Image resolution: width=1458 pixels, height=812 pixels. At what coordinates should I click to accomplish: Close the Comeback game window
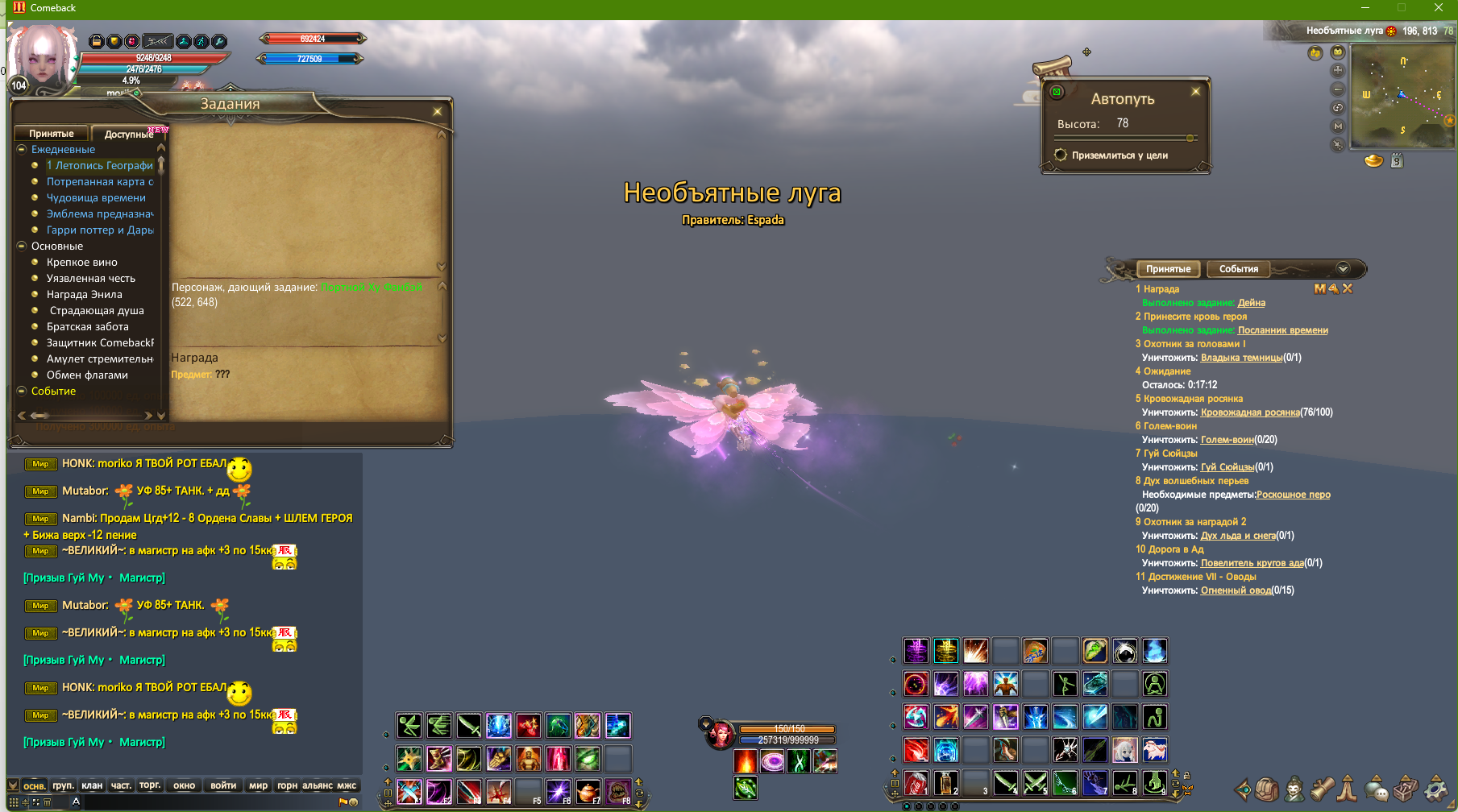pyautogui.click(x=1438, y=8)
